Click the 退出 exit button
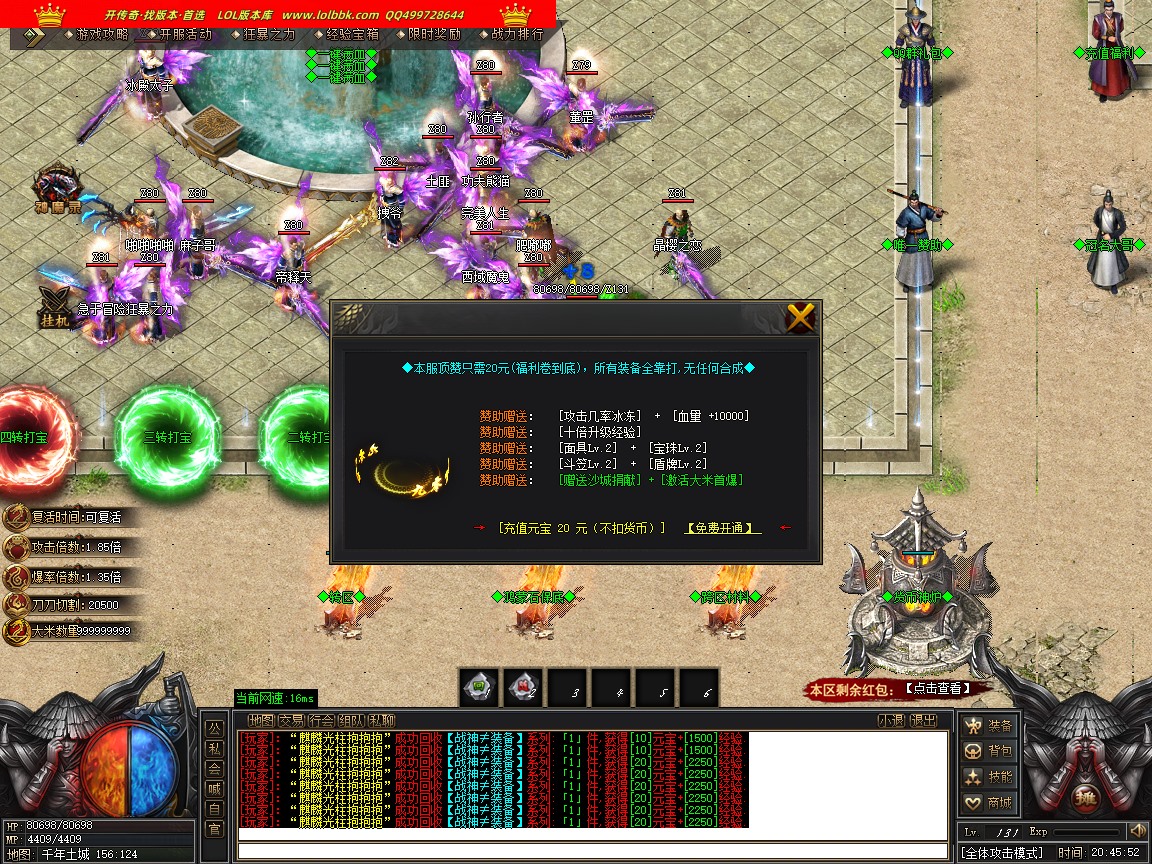Screen dimensions: 1152x864 (x=923, y=720)
